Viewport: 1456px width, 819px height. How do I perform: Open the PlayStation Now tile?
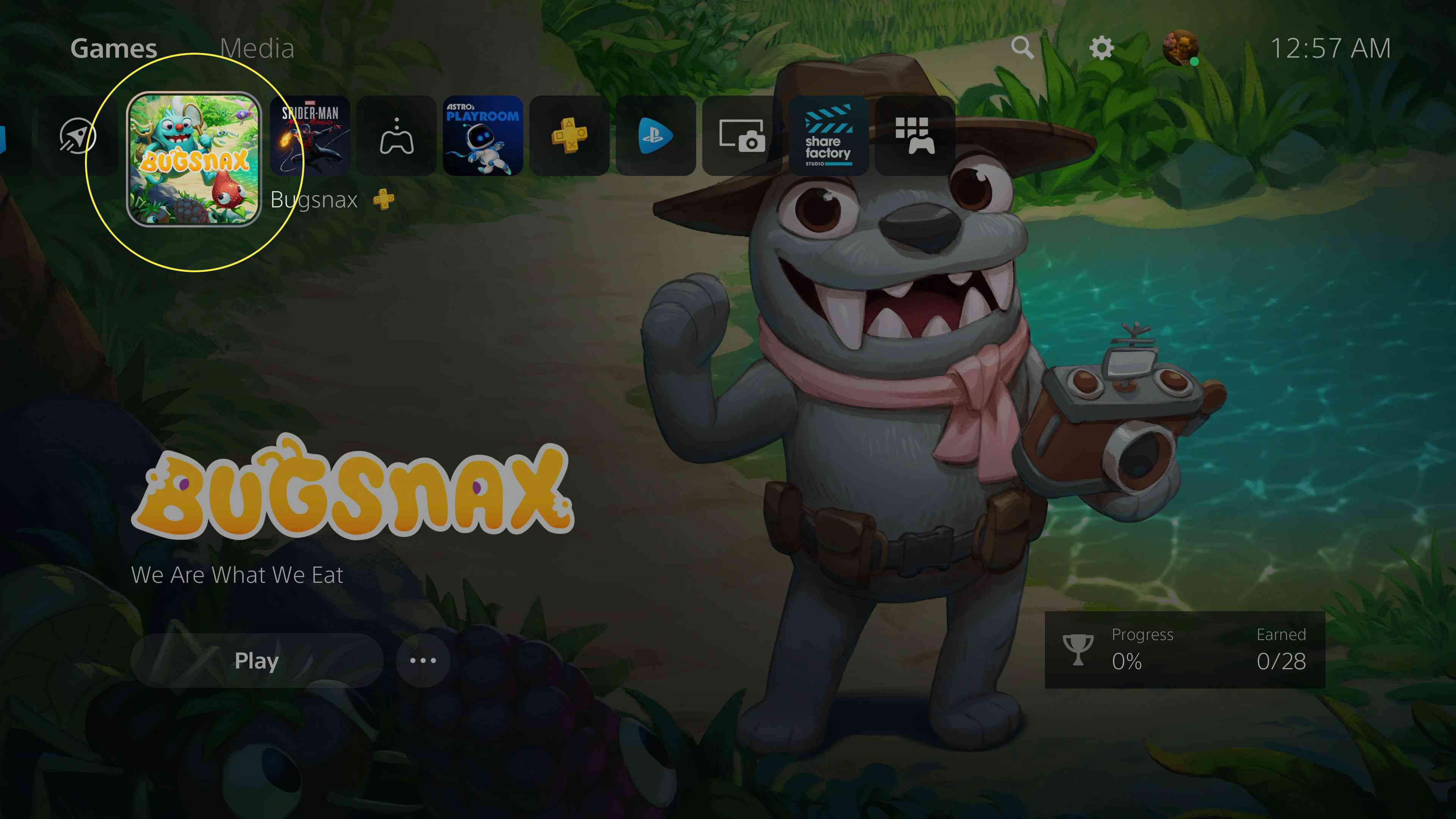656,136
